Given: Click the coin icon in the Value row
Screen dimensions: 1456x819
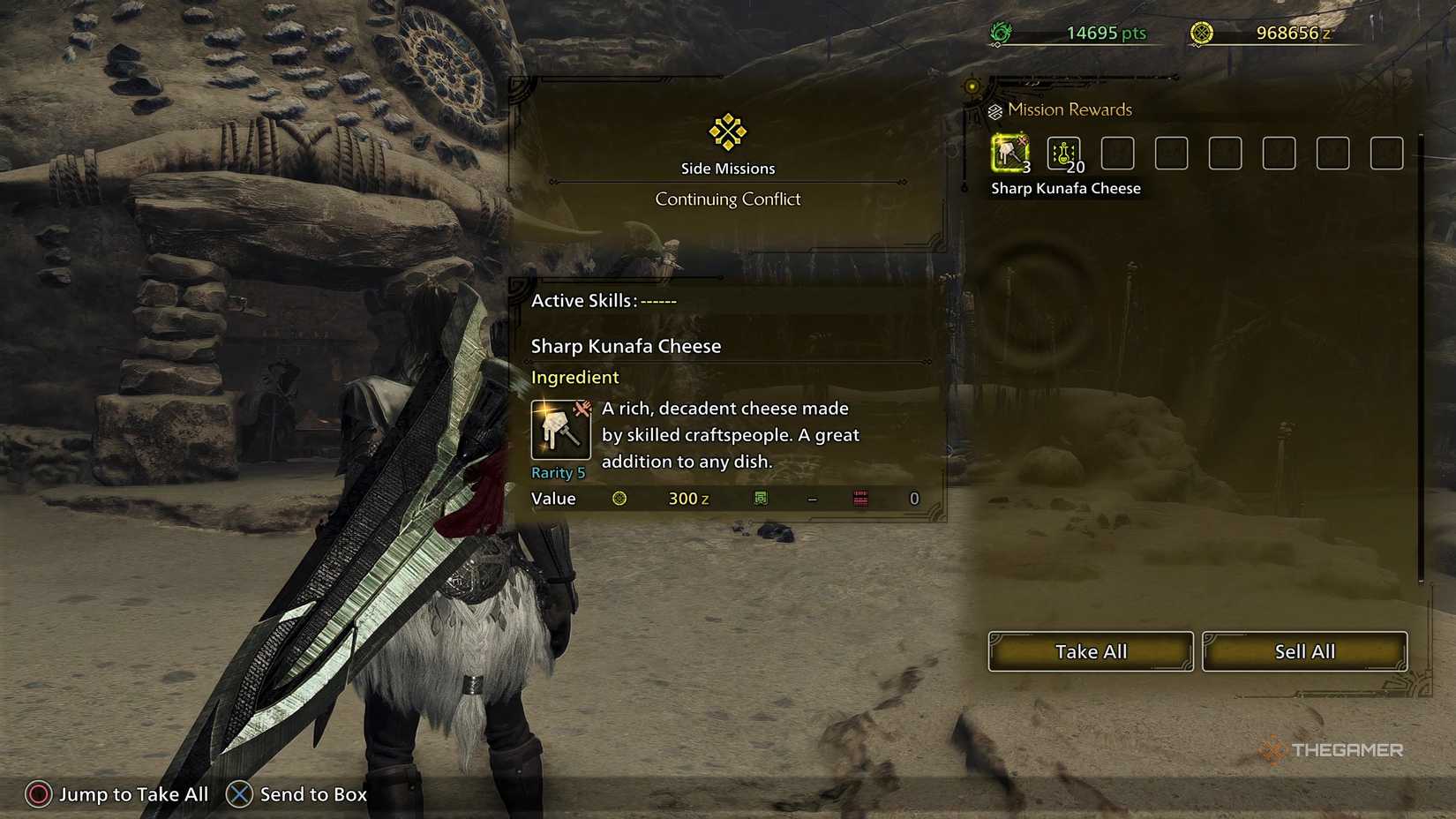Looking at the screenshot, I should click(620, 498).
